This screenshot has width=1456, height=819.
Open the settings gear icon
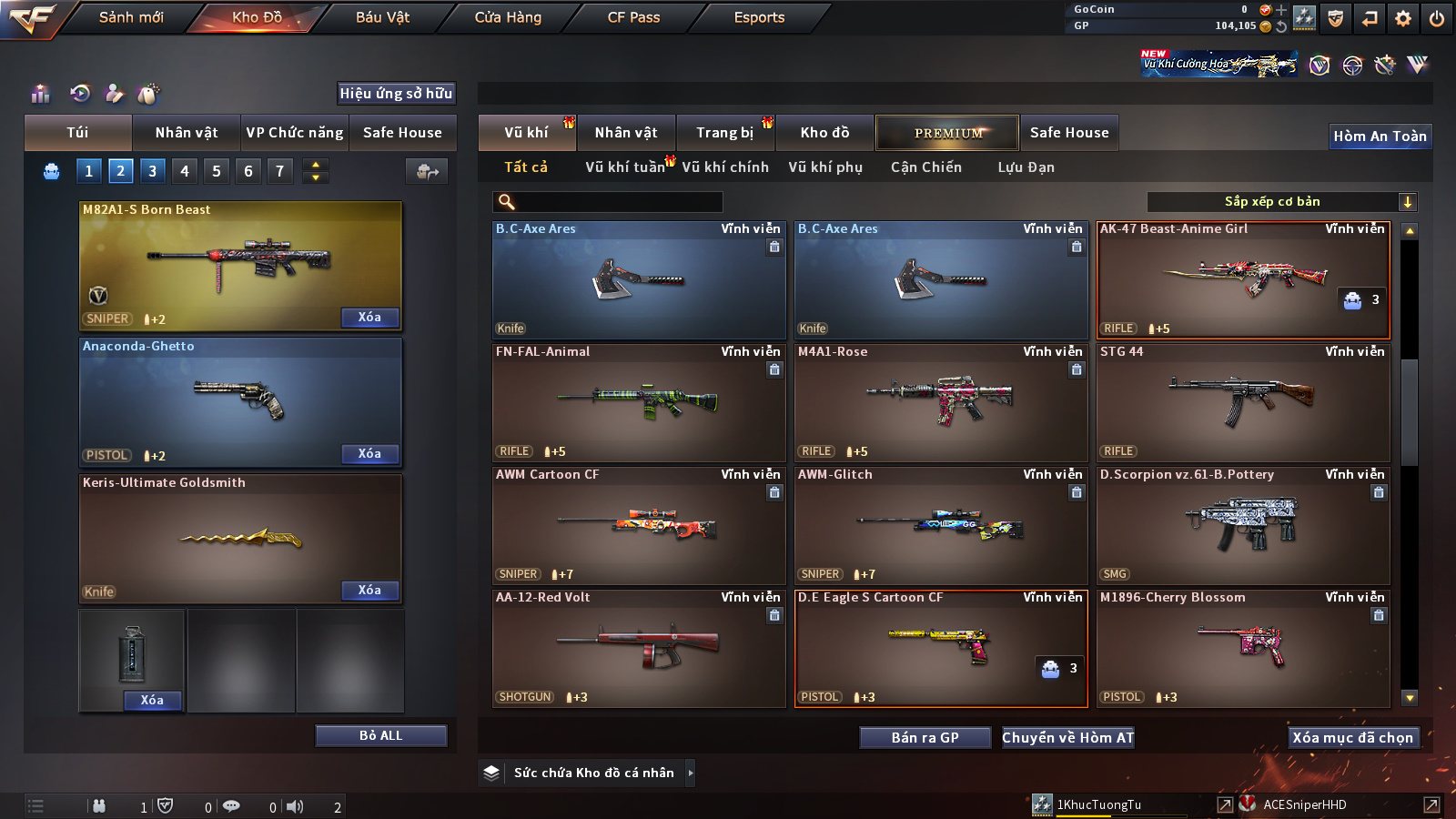pos(1403,18)
